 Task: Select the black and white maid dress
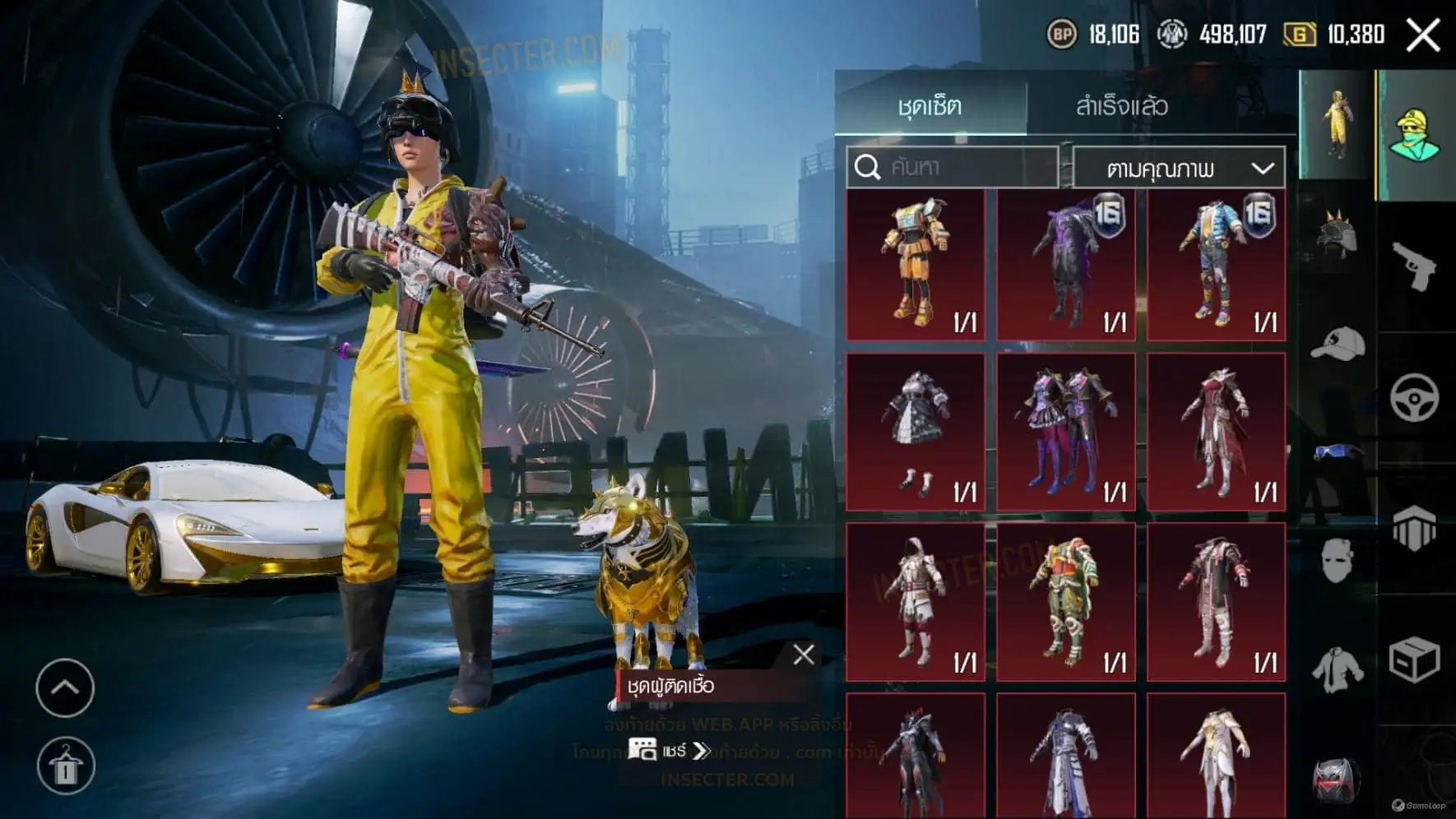pos(916,433)
